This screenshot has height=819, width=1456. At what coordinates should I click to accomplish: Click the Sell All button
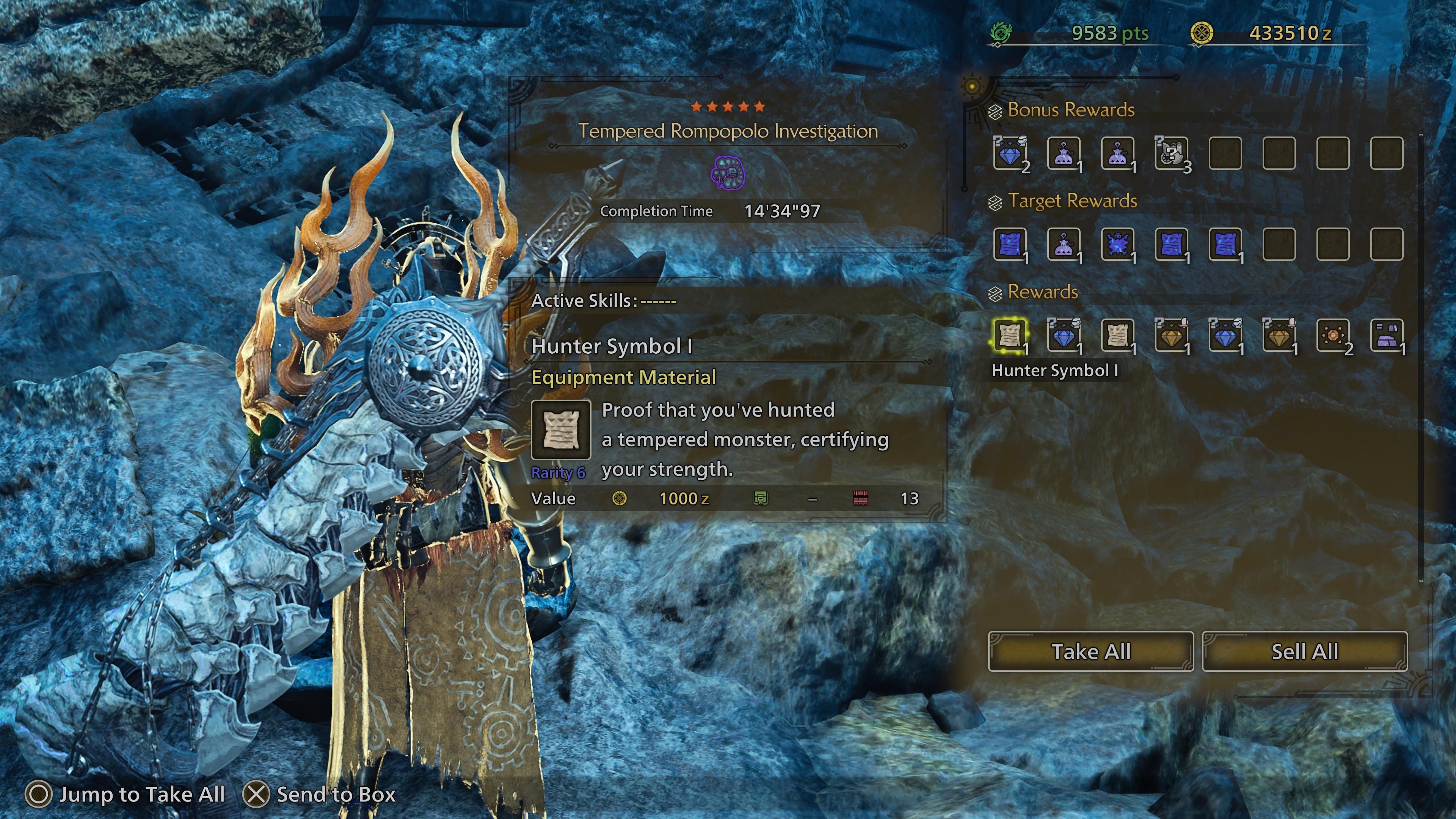tap(1304, 652)
